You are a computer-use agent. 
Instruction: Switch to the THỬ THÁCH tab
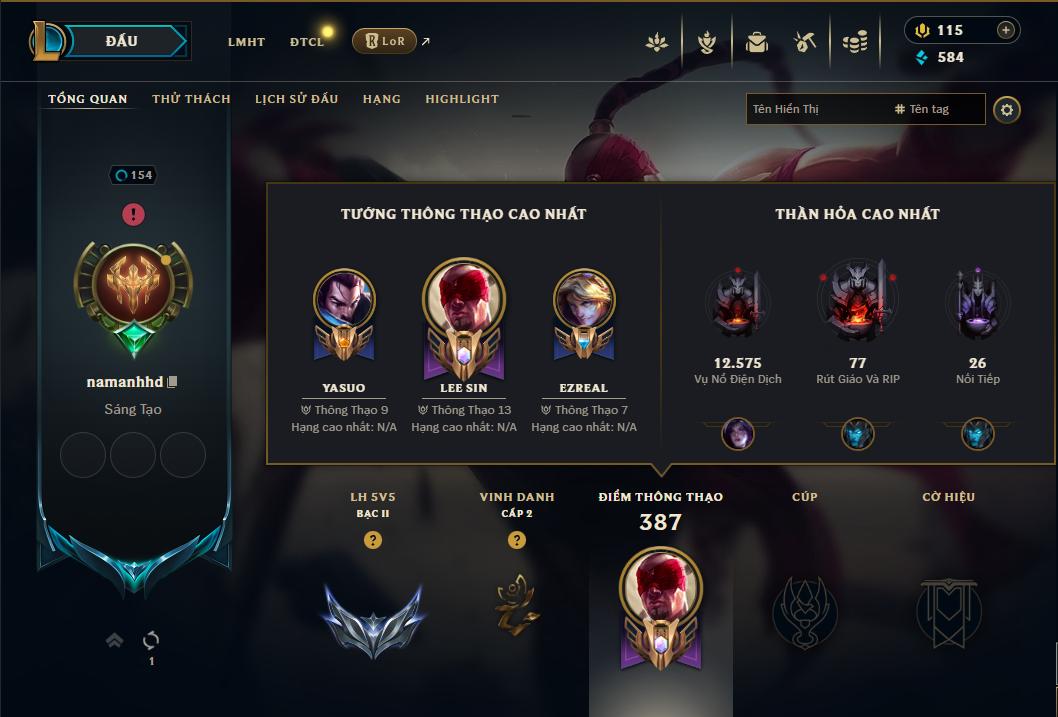[191, 99]
